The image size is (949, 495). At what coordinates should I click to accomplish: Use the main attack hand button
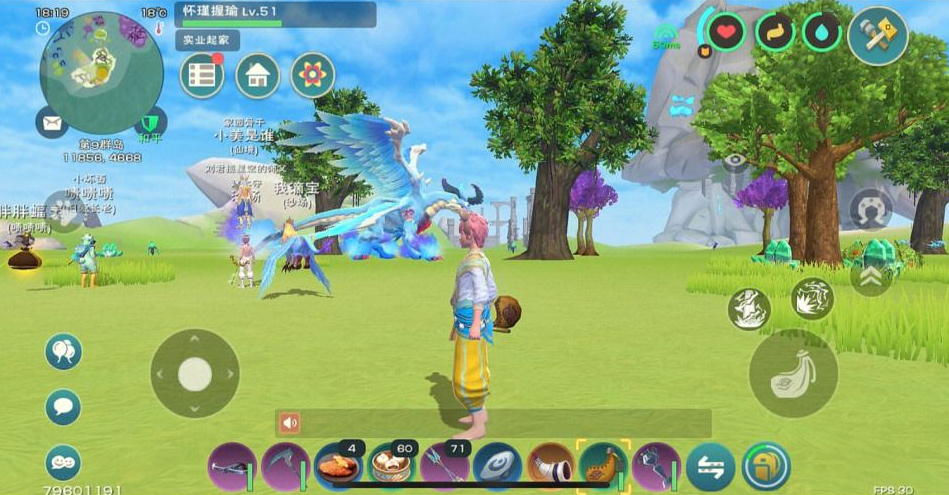tap(793, 373)
